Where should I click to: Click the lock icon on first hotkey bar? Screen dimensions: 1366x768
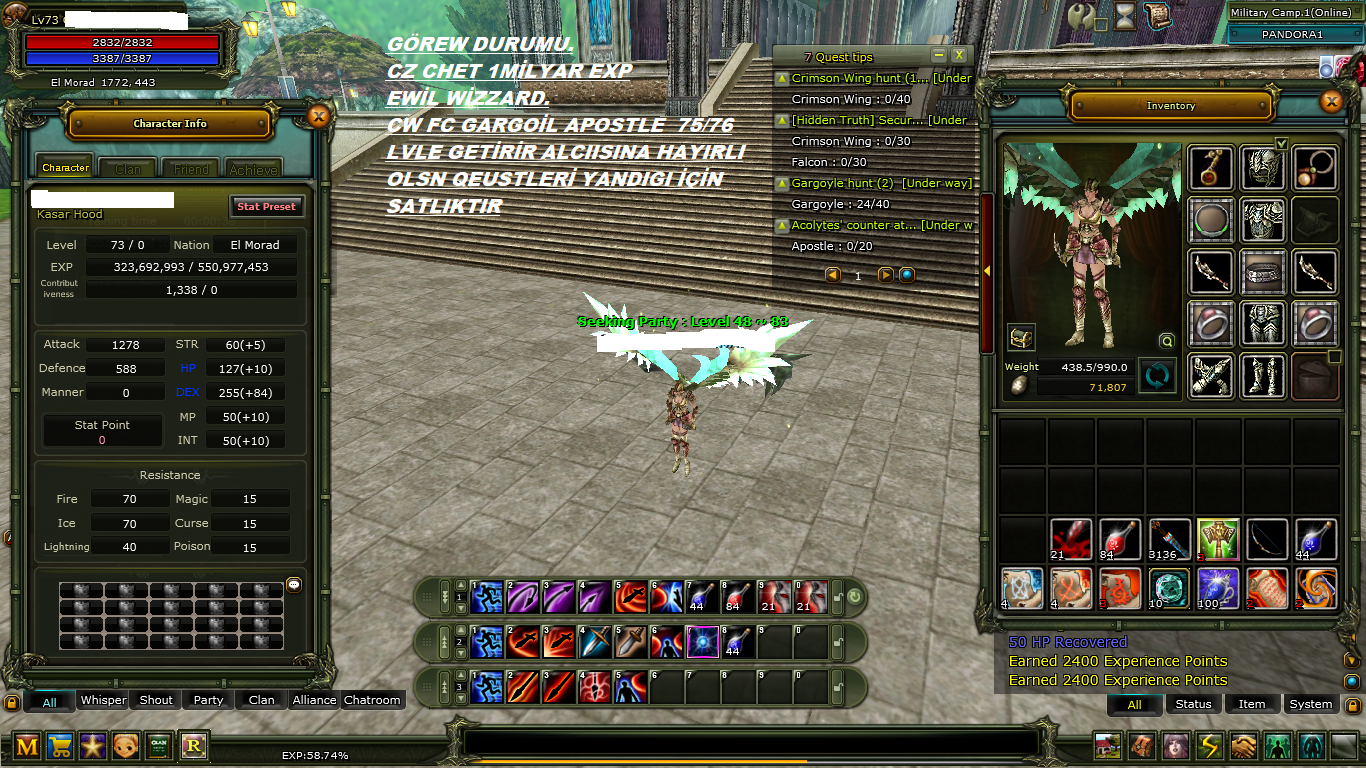pyautogui.click(x=837, y=597)
